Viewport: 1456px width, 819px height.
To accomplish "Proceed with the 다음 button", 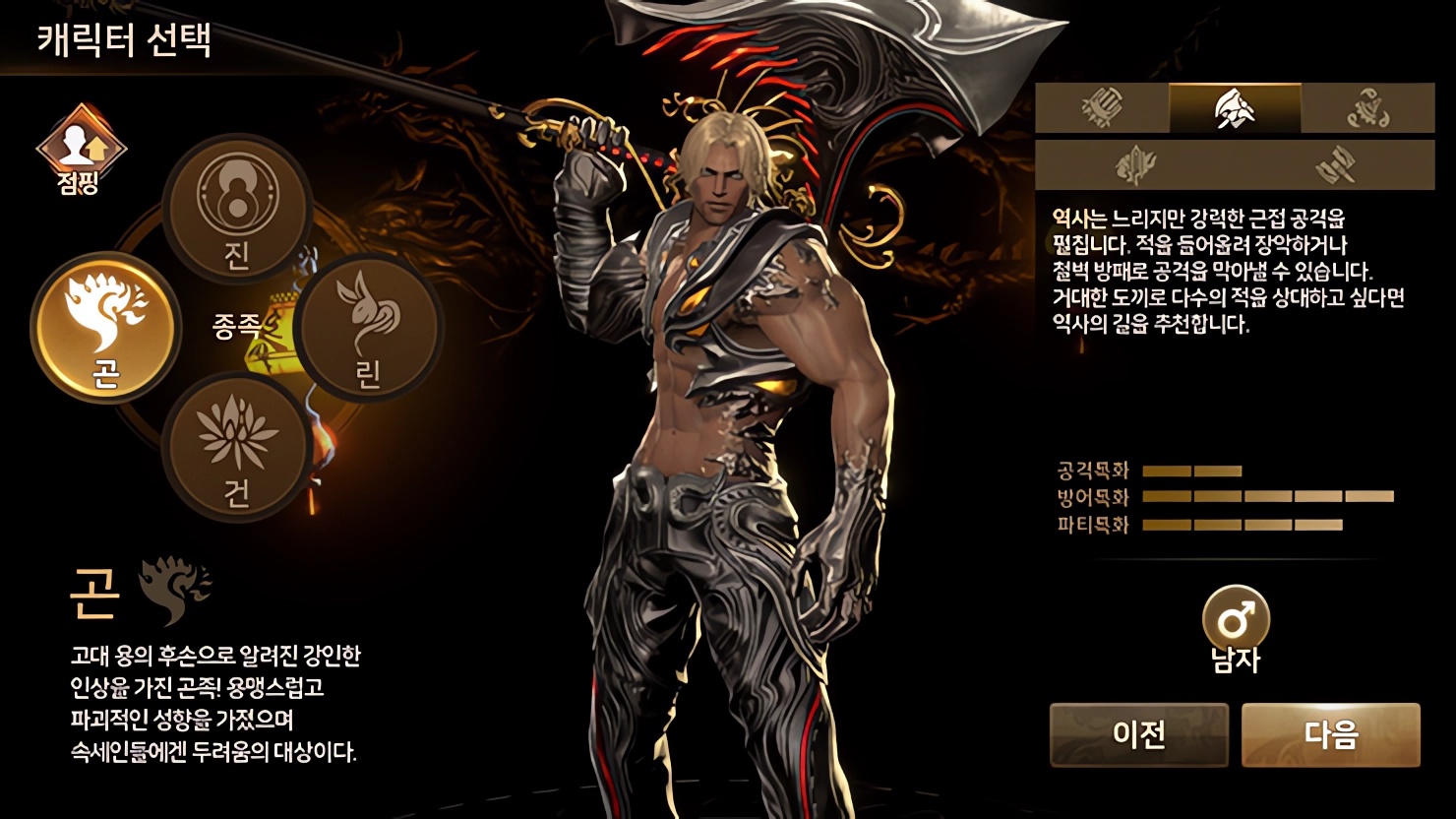I will 1330,734.
